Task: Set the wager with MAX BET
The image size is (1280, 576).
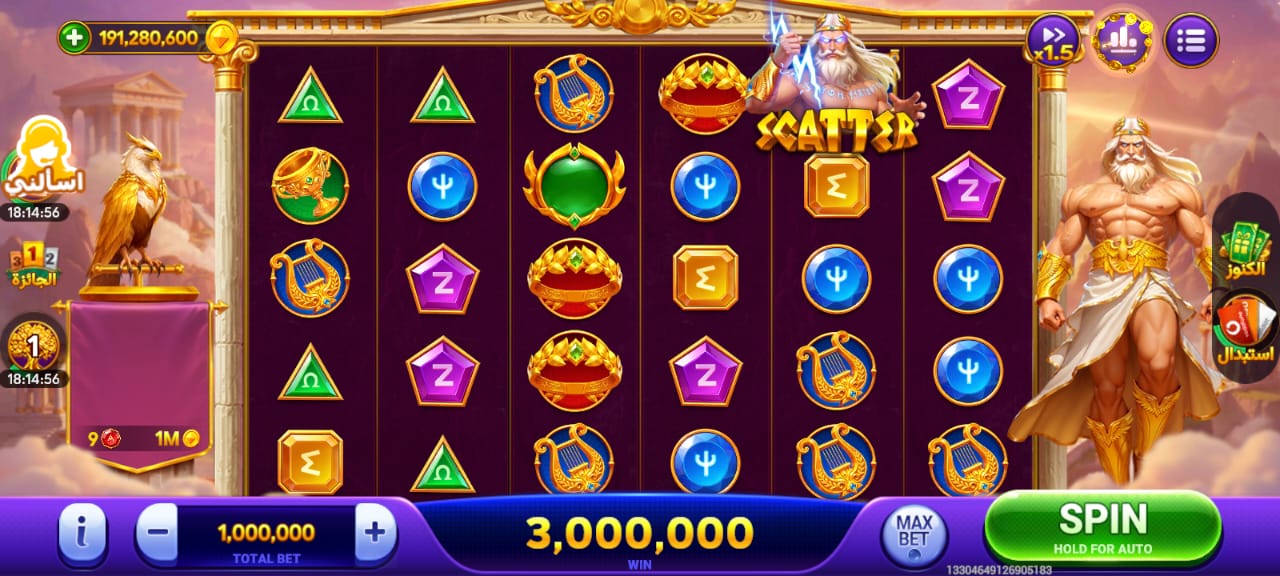Action: 913,532
